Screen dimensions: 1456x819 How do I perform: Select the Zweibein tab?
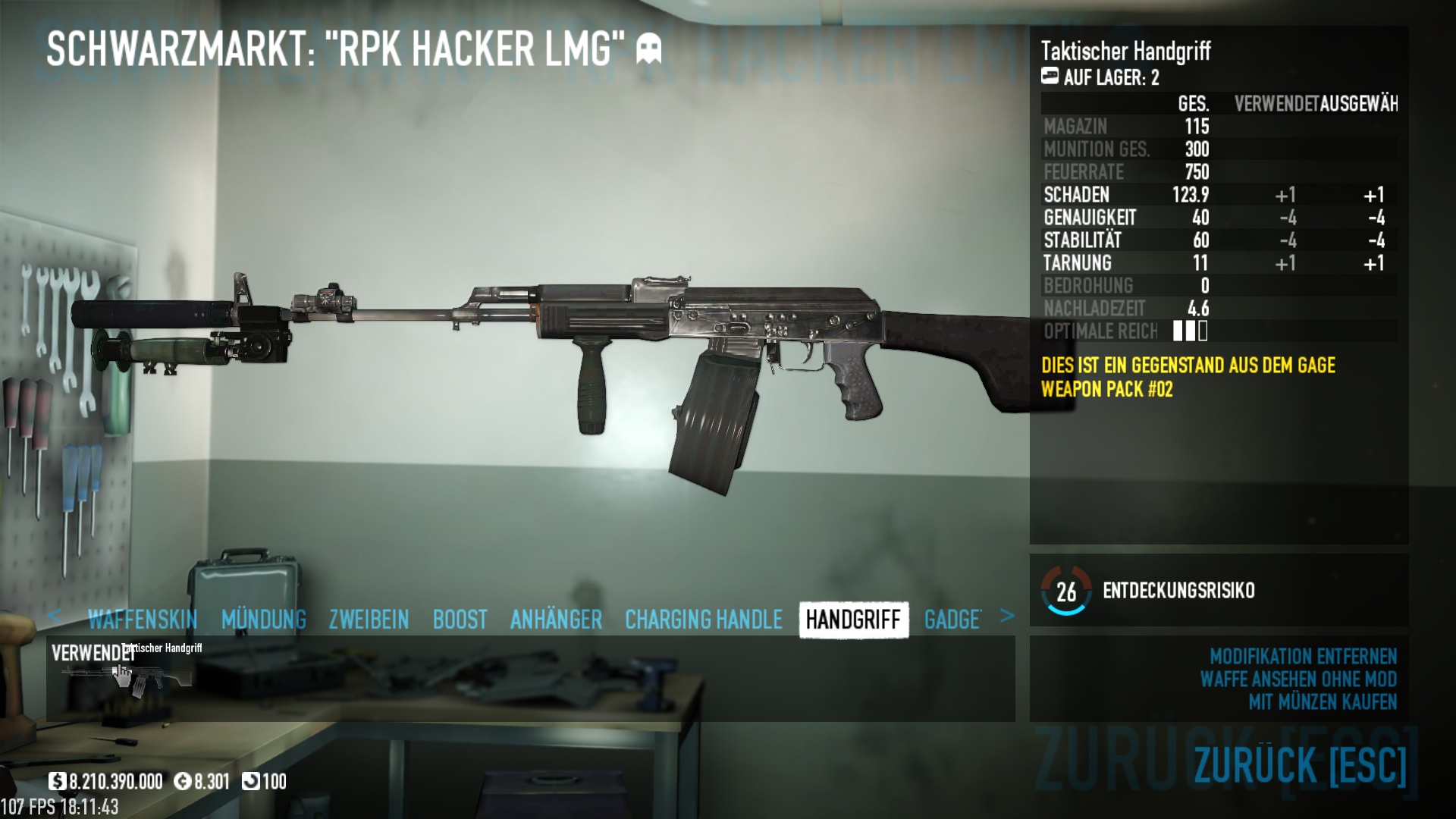click(369, 620)
